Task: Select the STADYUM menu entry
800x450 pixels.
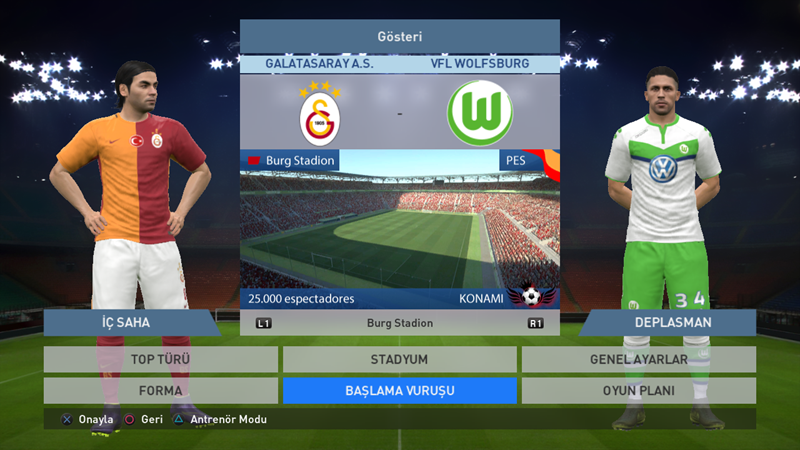Action: [399, 359]
